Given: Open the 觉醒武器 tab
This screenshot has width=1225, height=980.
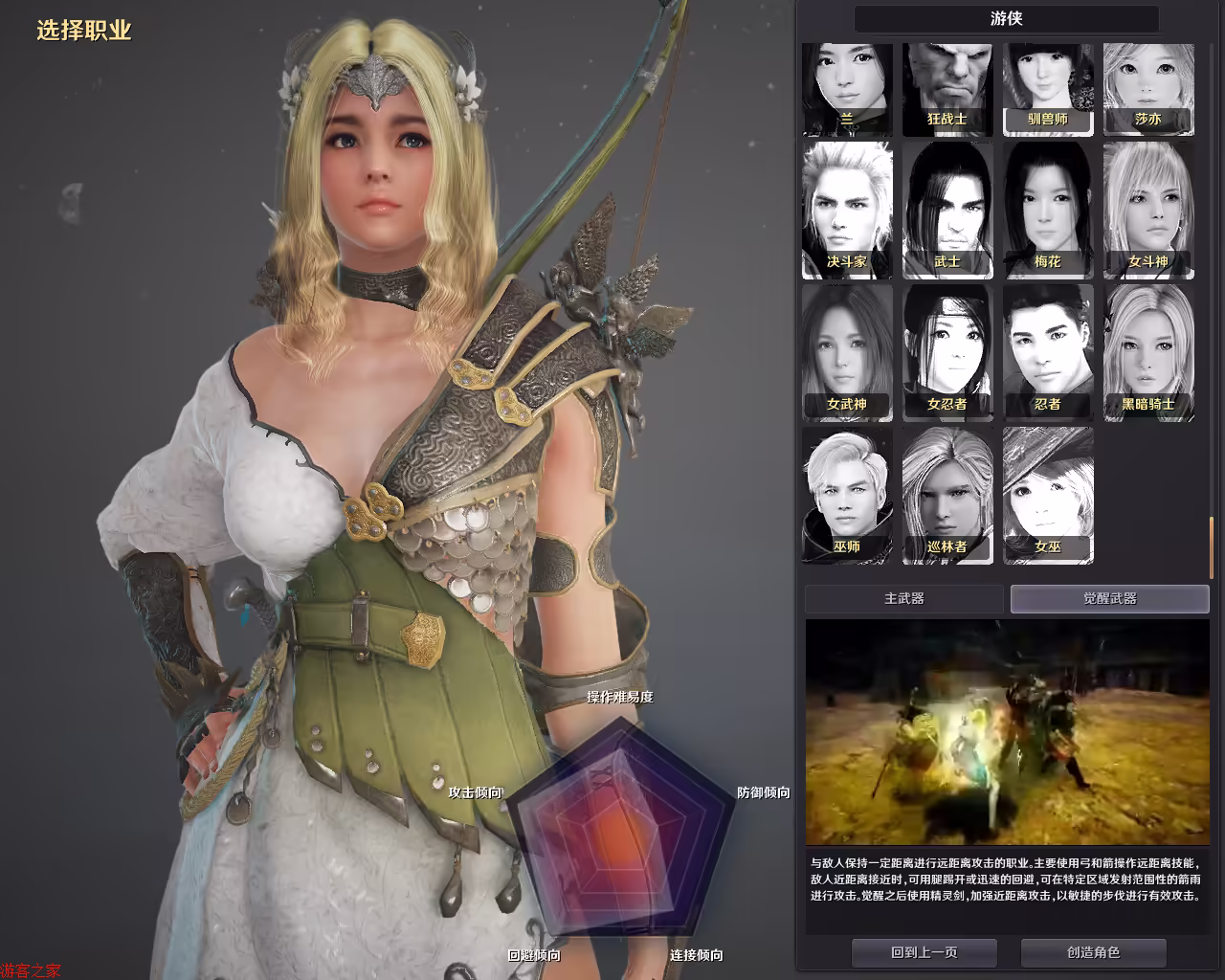Looking at the screenshot, I should (1110, 599).
